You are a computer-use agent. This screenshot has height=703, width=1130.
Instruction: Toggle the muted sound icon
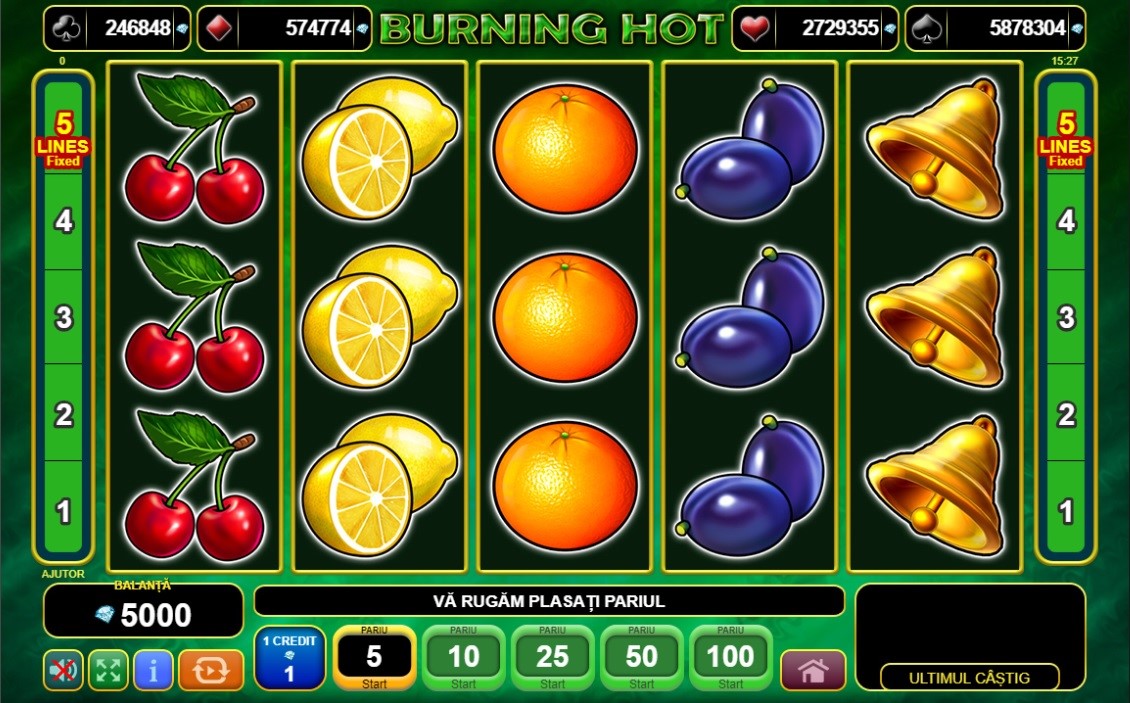coord(63,670)
